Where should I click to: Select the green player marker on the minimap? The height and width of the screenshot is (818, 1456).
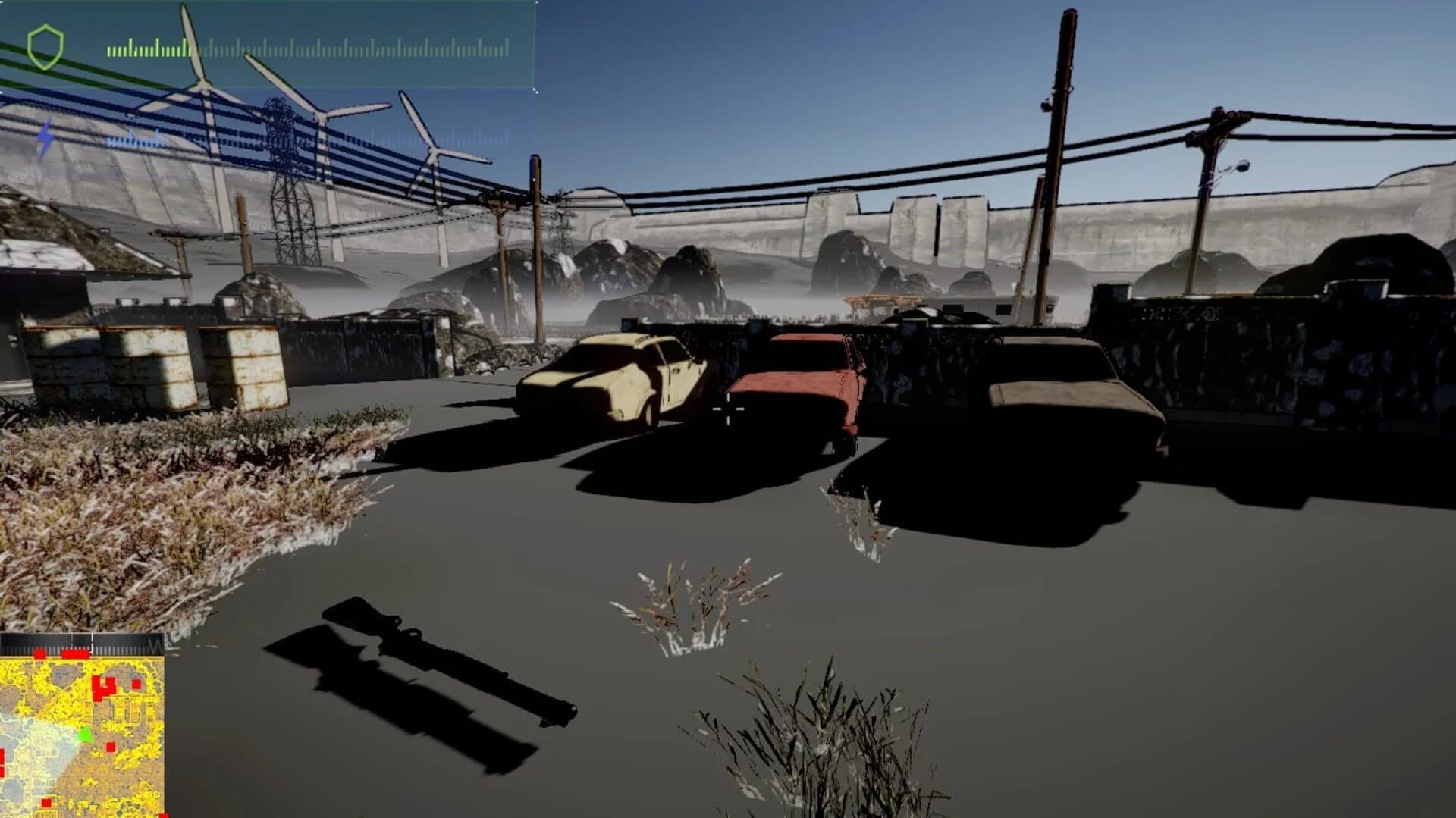click(86, 735)
